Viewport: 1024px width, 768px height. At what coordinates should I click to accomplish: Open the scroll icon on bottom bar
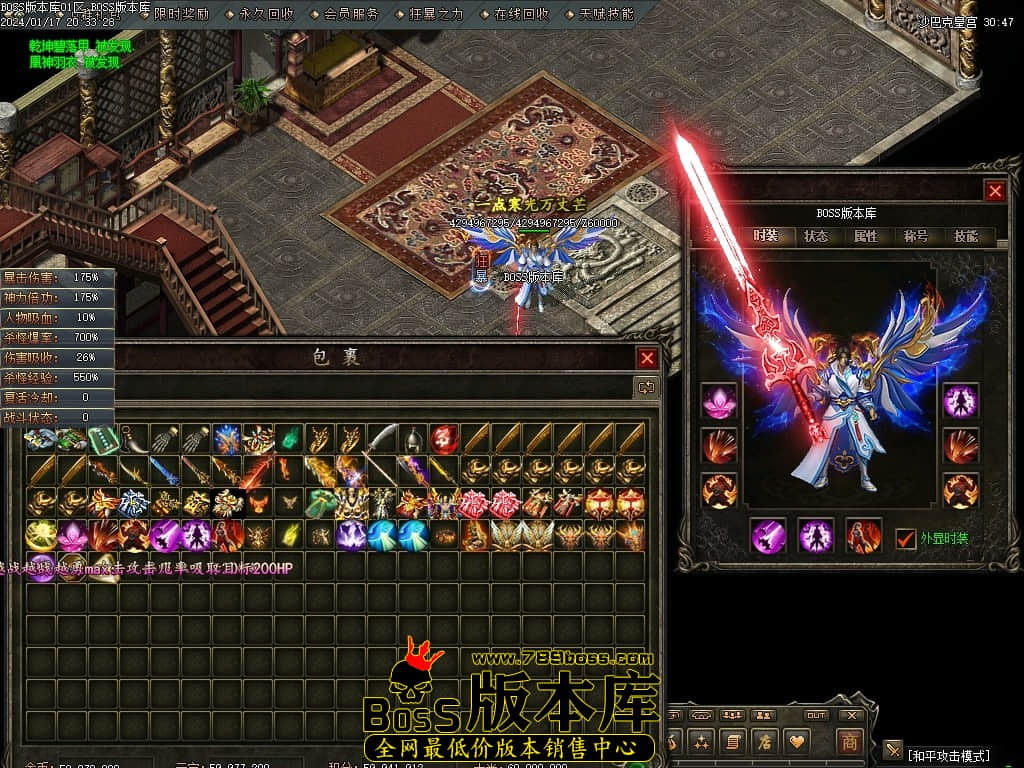(733, 742)
